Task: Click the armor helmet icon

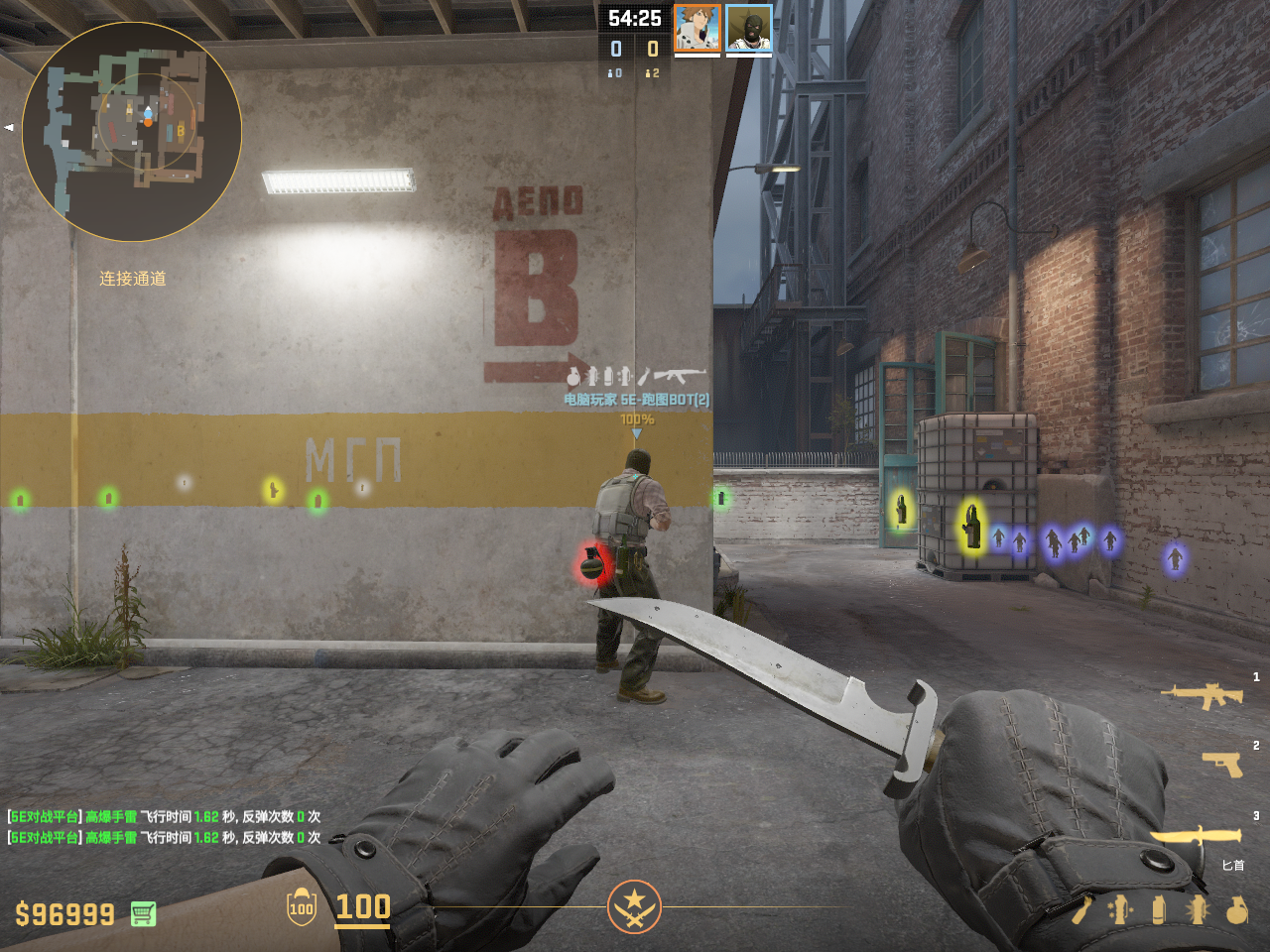Action: click(302, 906)
